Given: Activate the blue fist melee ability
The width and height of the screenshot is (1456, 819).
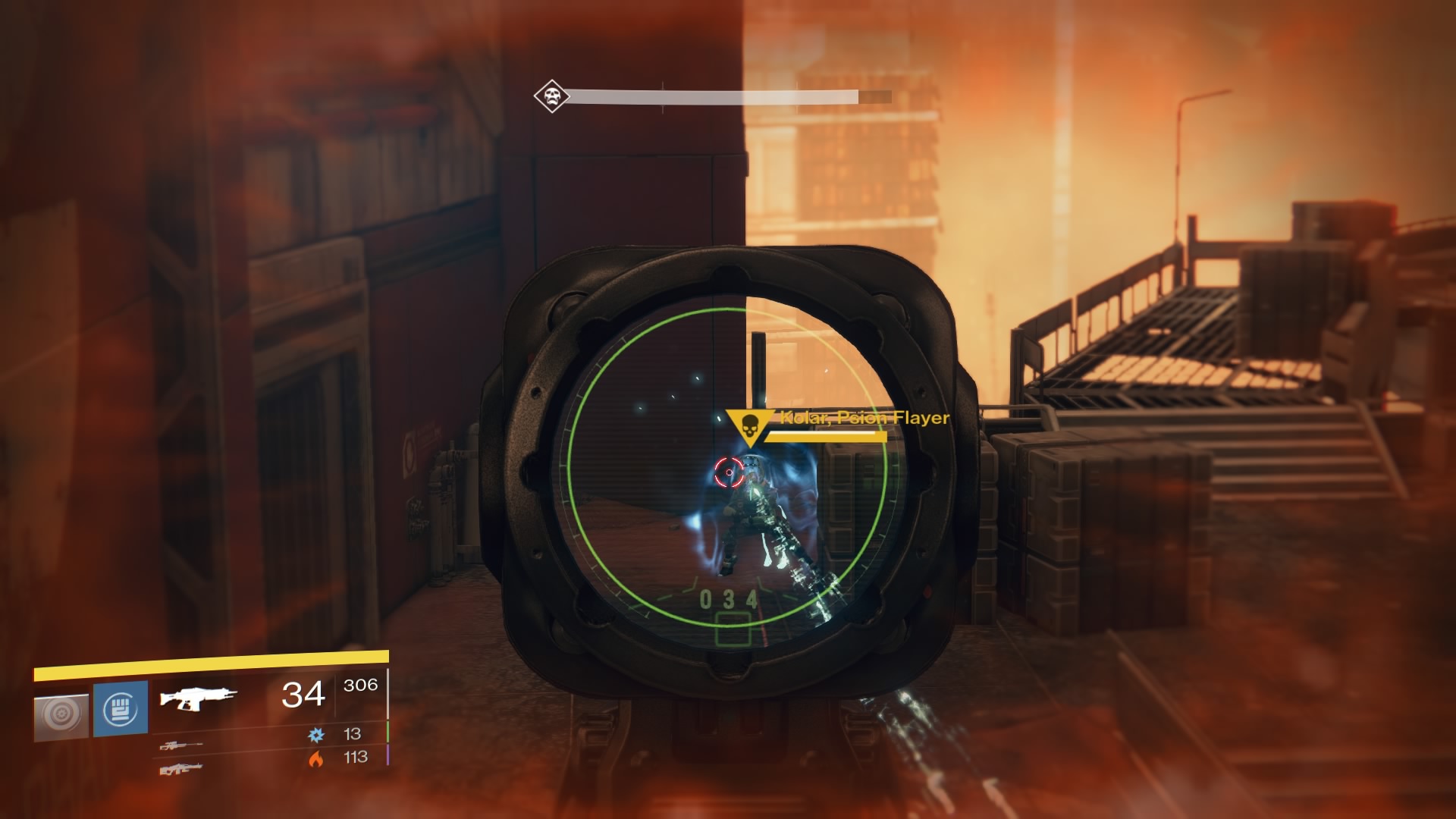Looking at the screenshot, I should click(120, 709).
